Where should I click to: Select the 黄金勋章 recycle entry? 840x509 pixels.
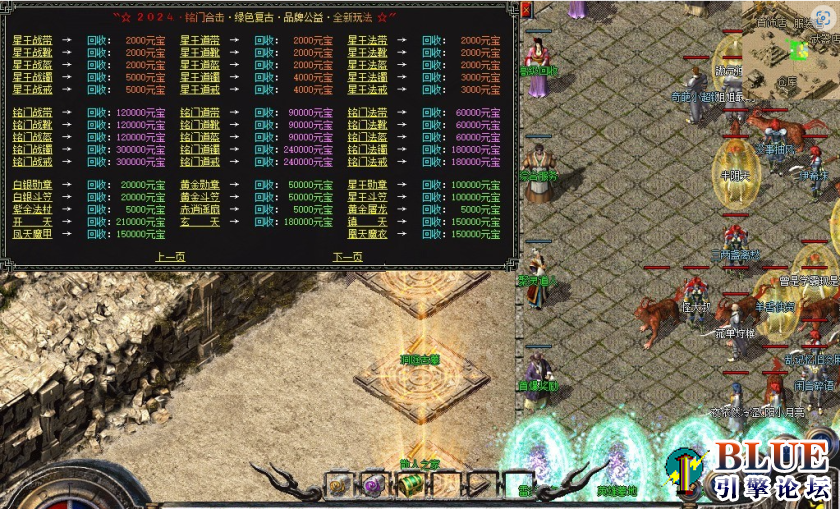199,185
